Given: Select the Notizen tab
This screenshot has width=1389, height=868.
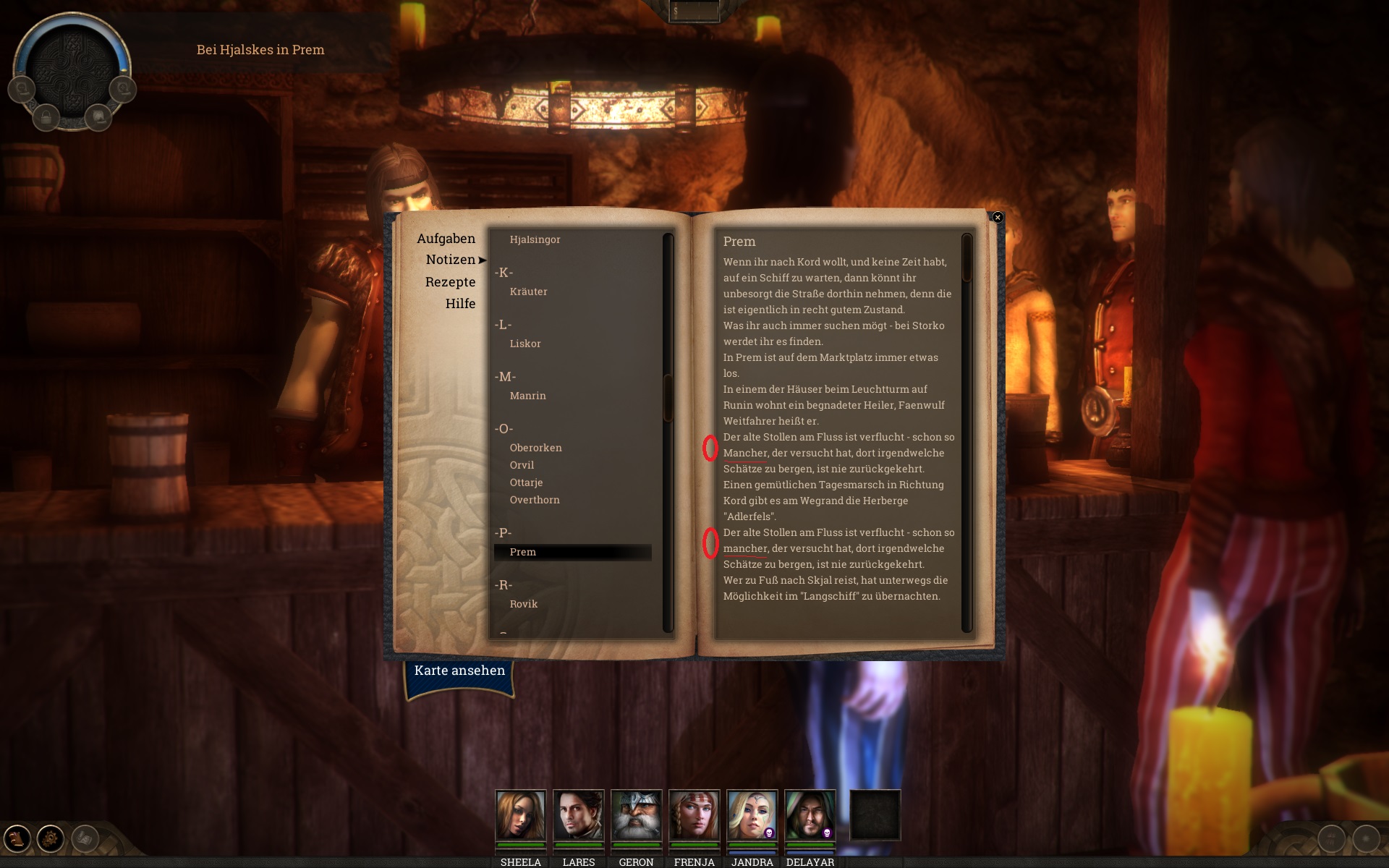Looking at the screenshot, I should tap(450, 260).
